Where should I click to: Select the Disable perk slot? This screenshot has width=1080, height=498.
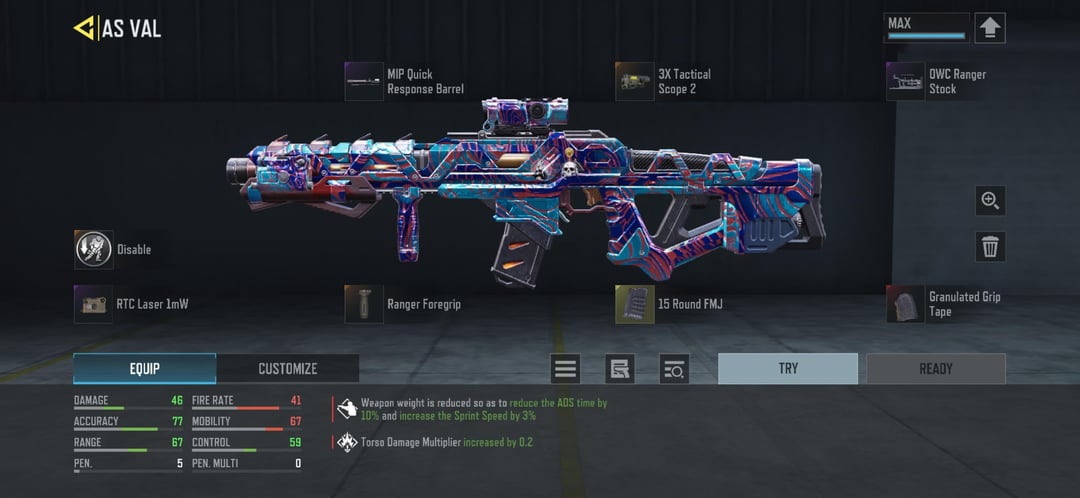(94, 249)
